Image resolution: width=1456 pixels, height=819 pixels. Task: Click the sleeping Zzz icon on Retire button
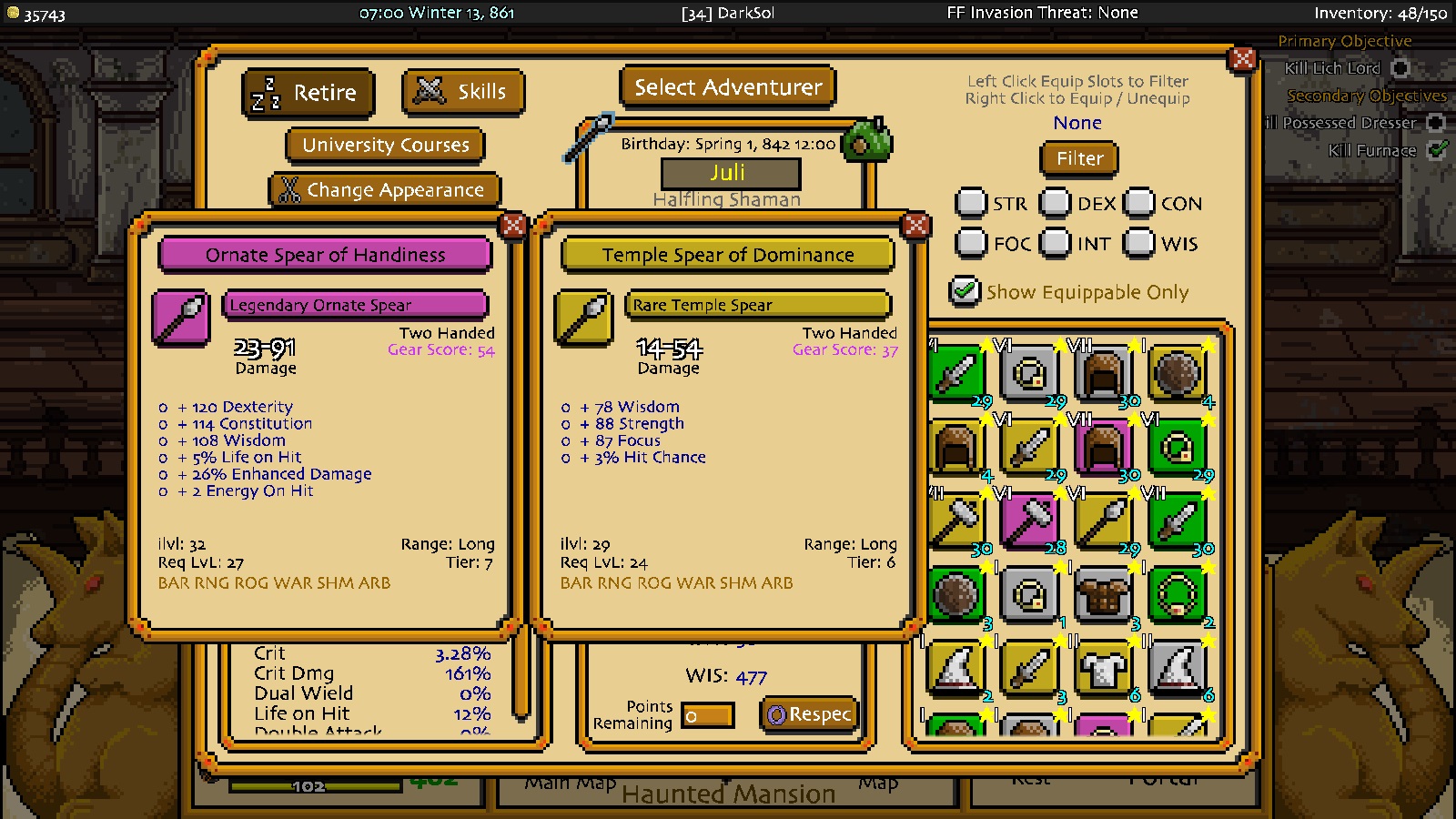pos(264,91)
